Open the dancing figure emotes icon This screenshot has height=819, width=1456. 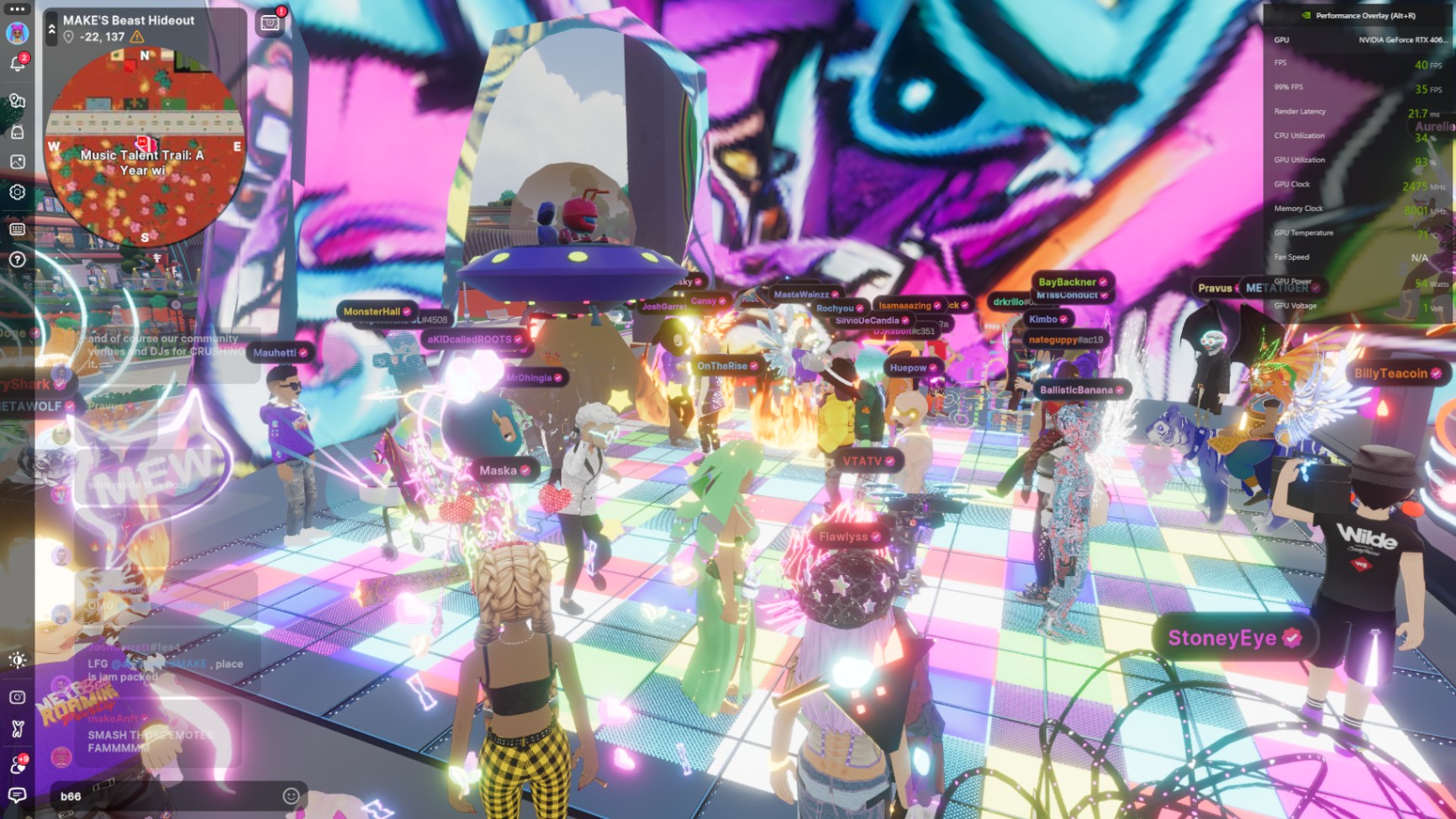(17, 729)
